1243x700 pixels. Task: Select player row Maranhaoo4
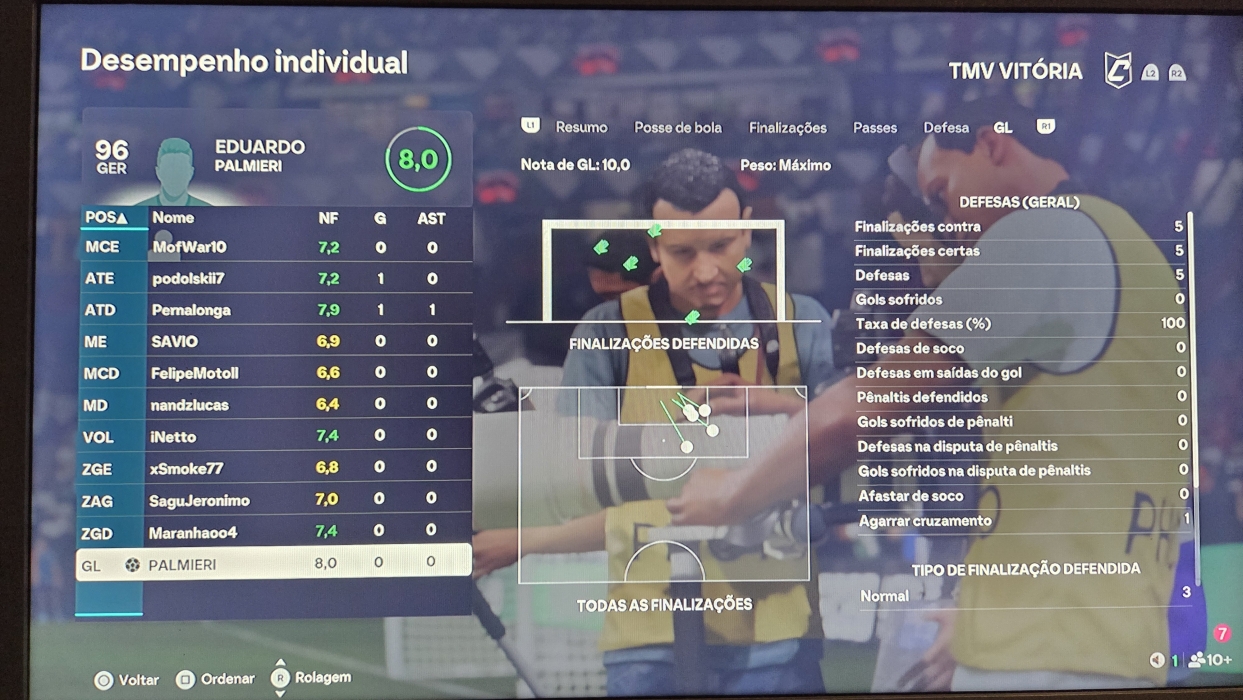[x=193, y=532]
